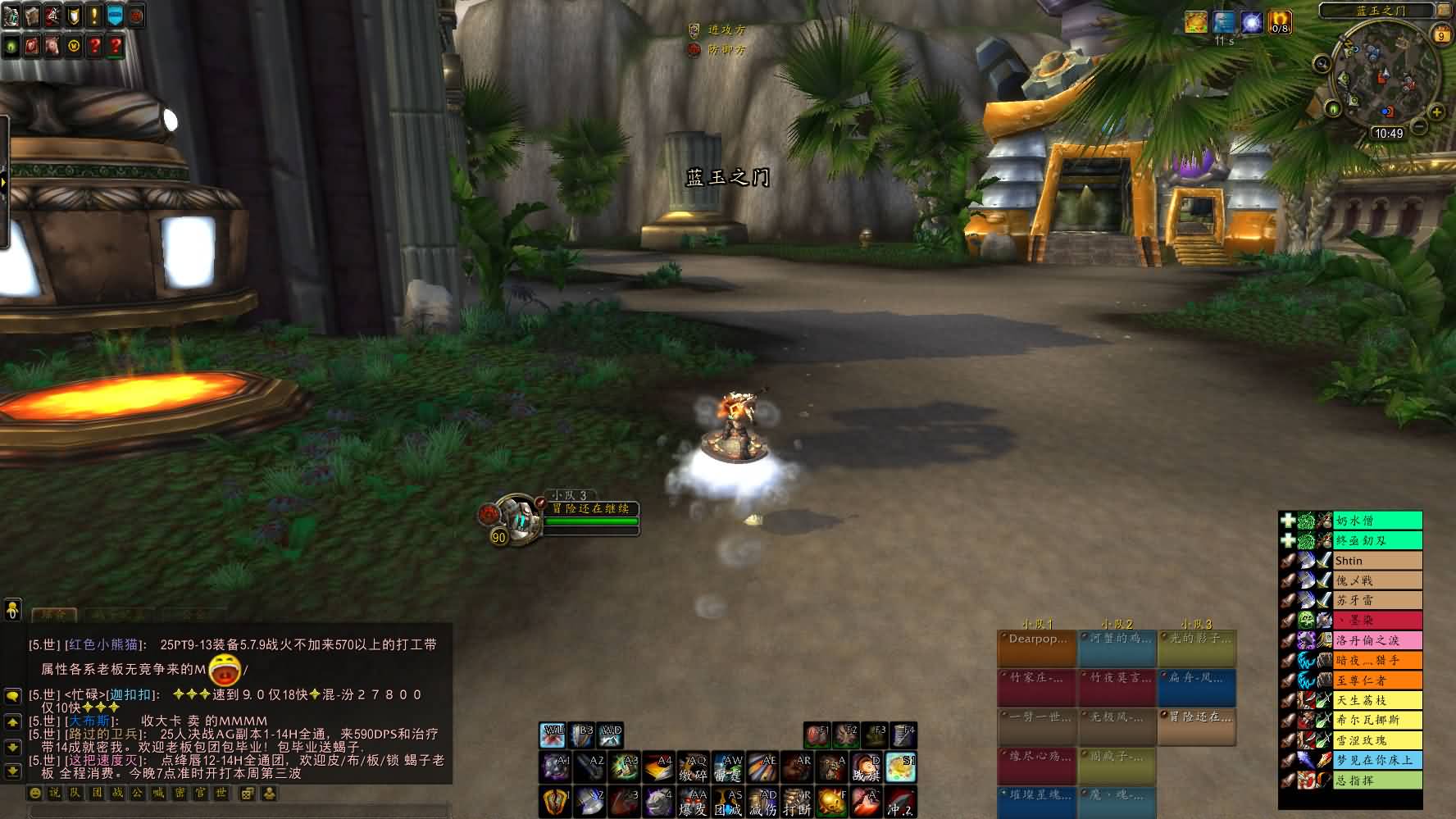Click the 冒险还在继续 target unit frame

pyautogui.click(x=590, y=509)
